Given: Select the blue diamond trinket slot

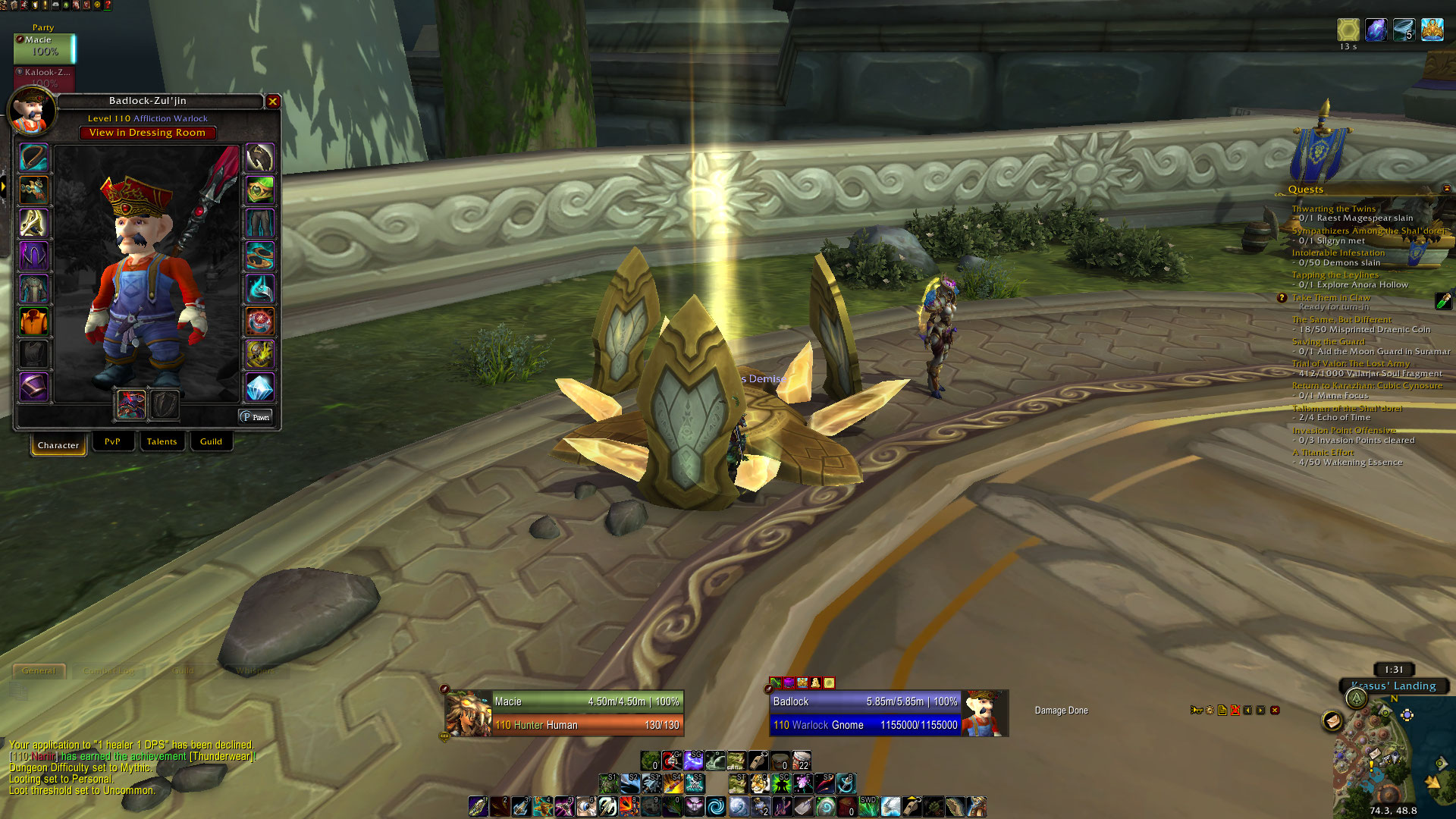Looking at the screenshot, I should click(259, 388).
